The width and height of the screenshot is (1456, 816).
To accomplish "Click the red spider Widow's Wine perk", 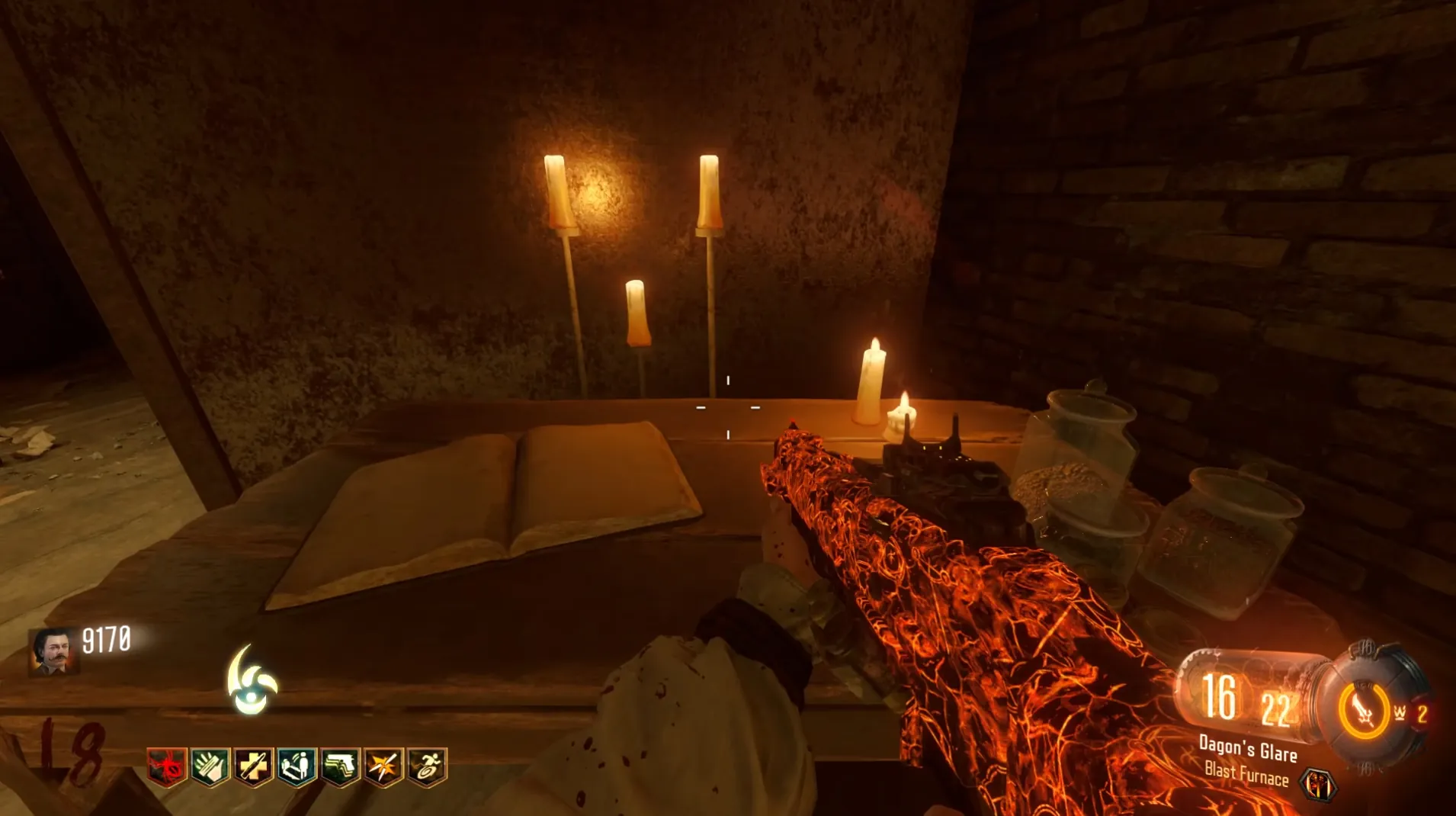I will 166,766.
